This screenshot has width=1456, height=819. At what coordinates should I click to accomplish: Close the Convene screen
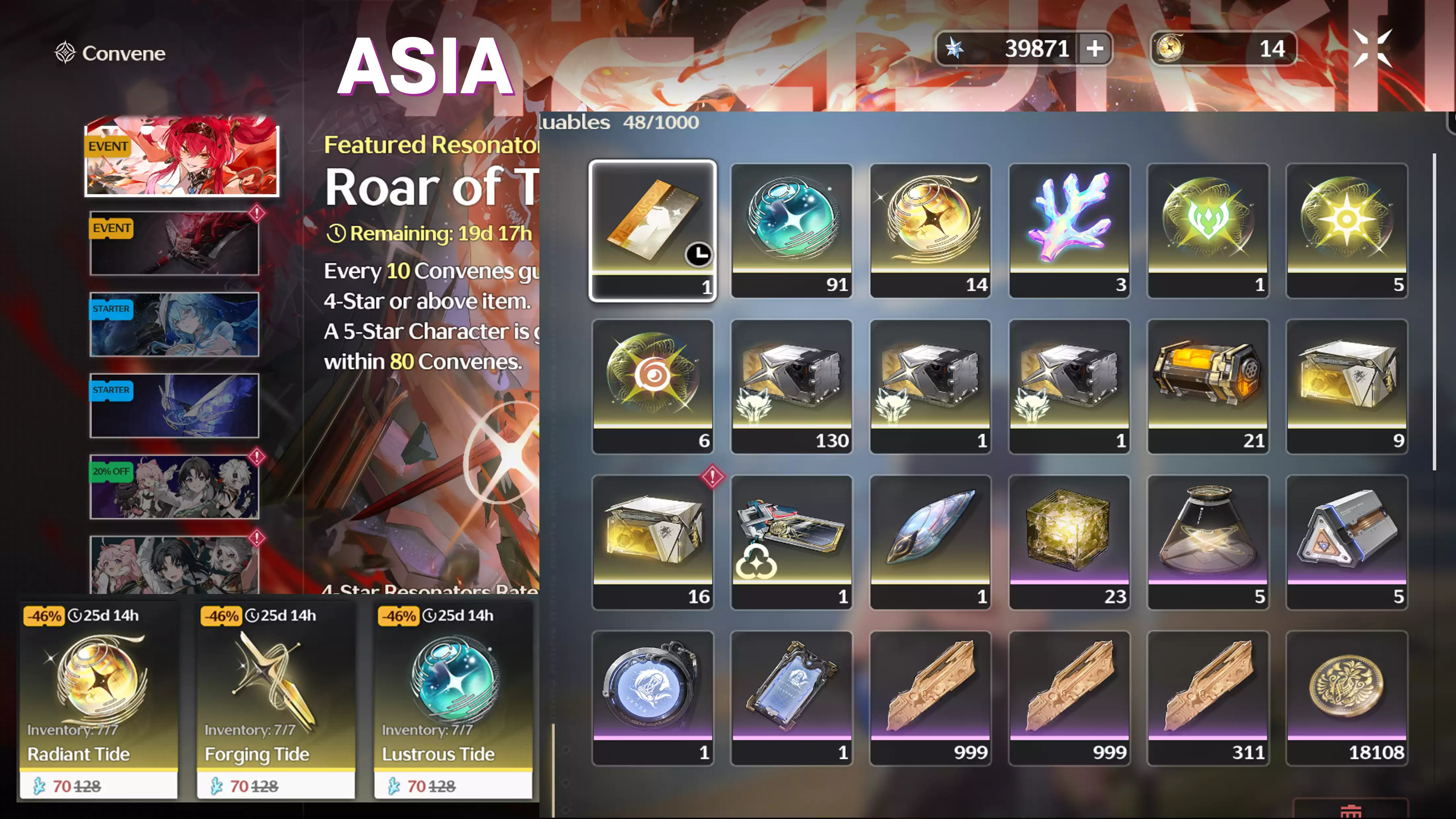coord(1372,49)
